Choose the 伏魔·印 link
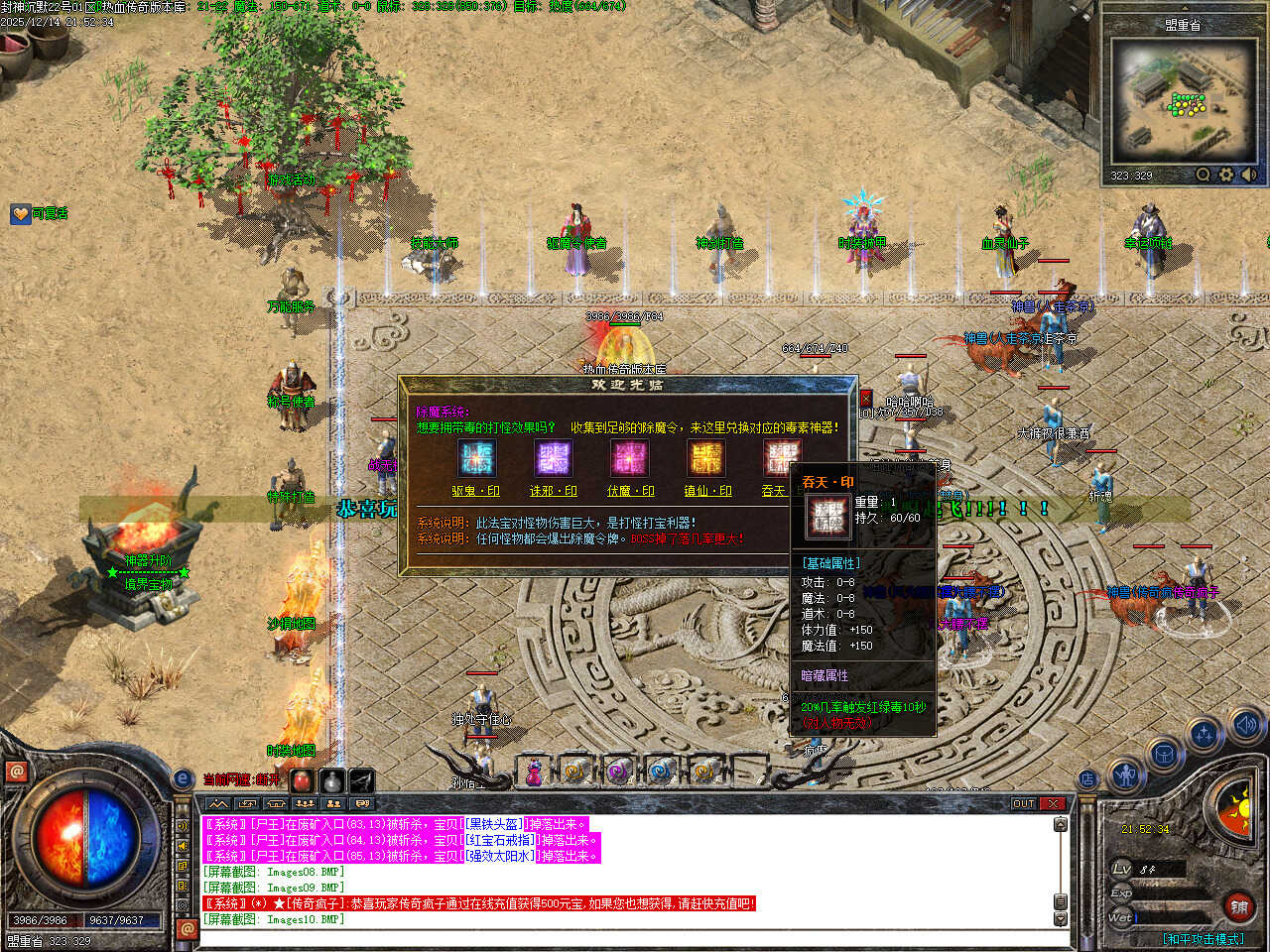Image resolution: width=1270 pixels, height=952 pixels. (x=630, y=491)
